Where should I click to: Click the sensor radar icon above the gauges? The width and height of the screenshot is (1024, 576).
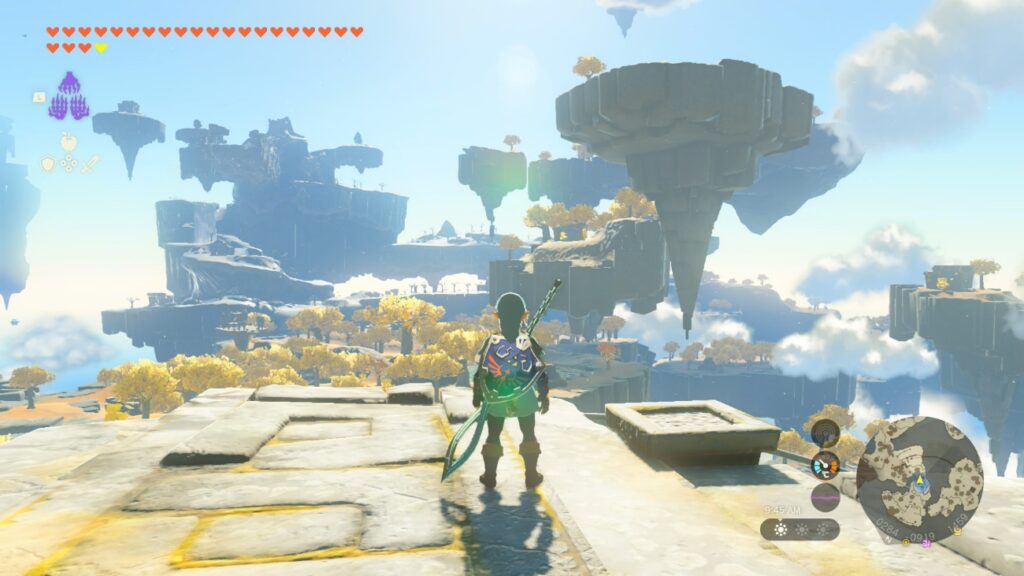click(825, 433)
